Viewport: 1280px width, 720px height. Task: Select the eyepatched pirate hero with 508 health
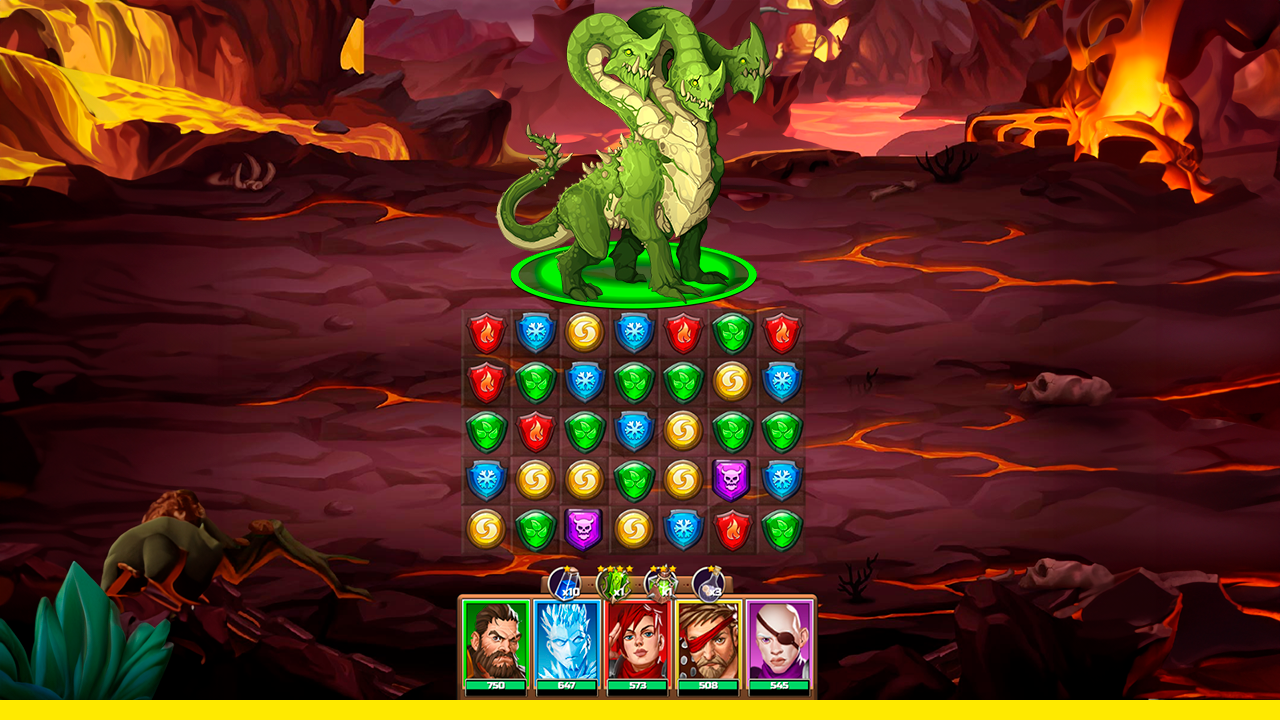(x=708, y=640)
